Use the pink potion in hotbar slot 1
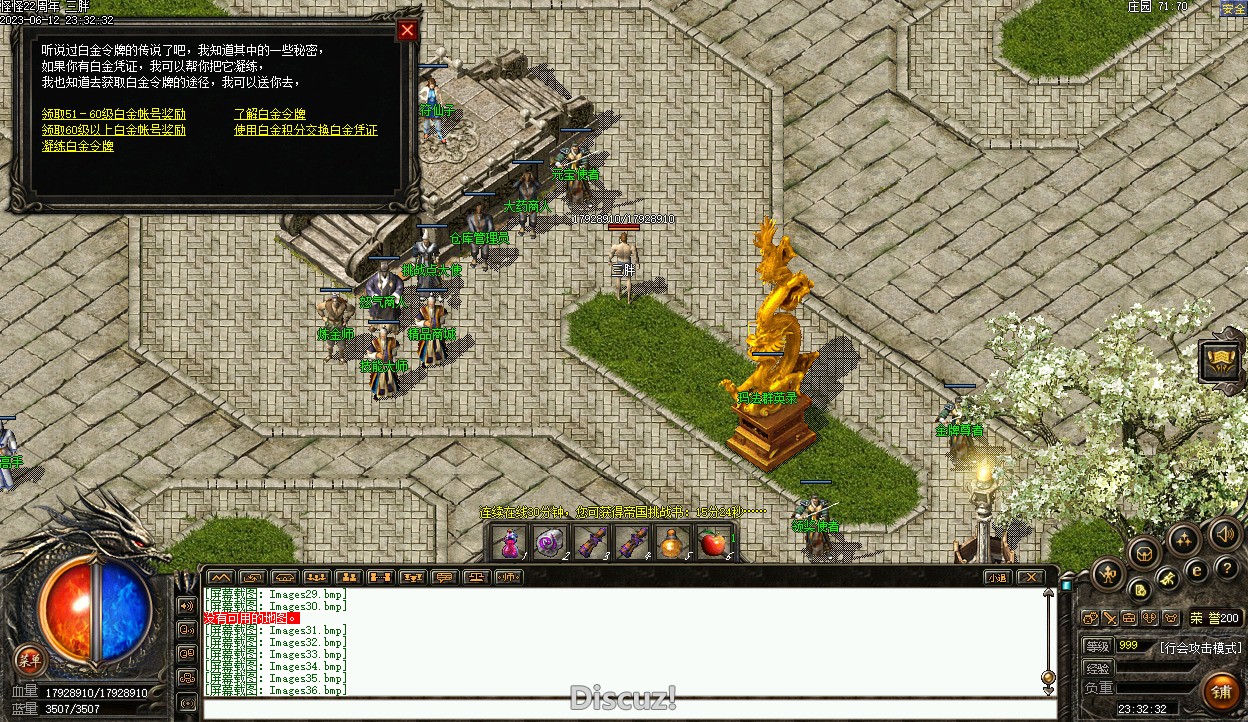This screenshot has height=722, width=1248. (510, 543)
